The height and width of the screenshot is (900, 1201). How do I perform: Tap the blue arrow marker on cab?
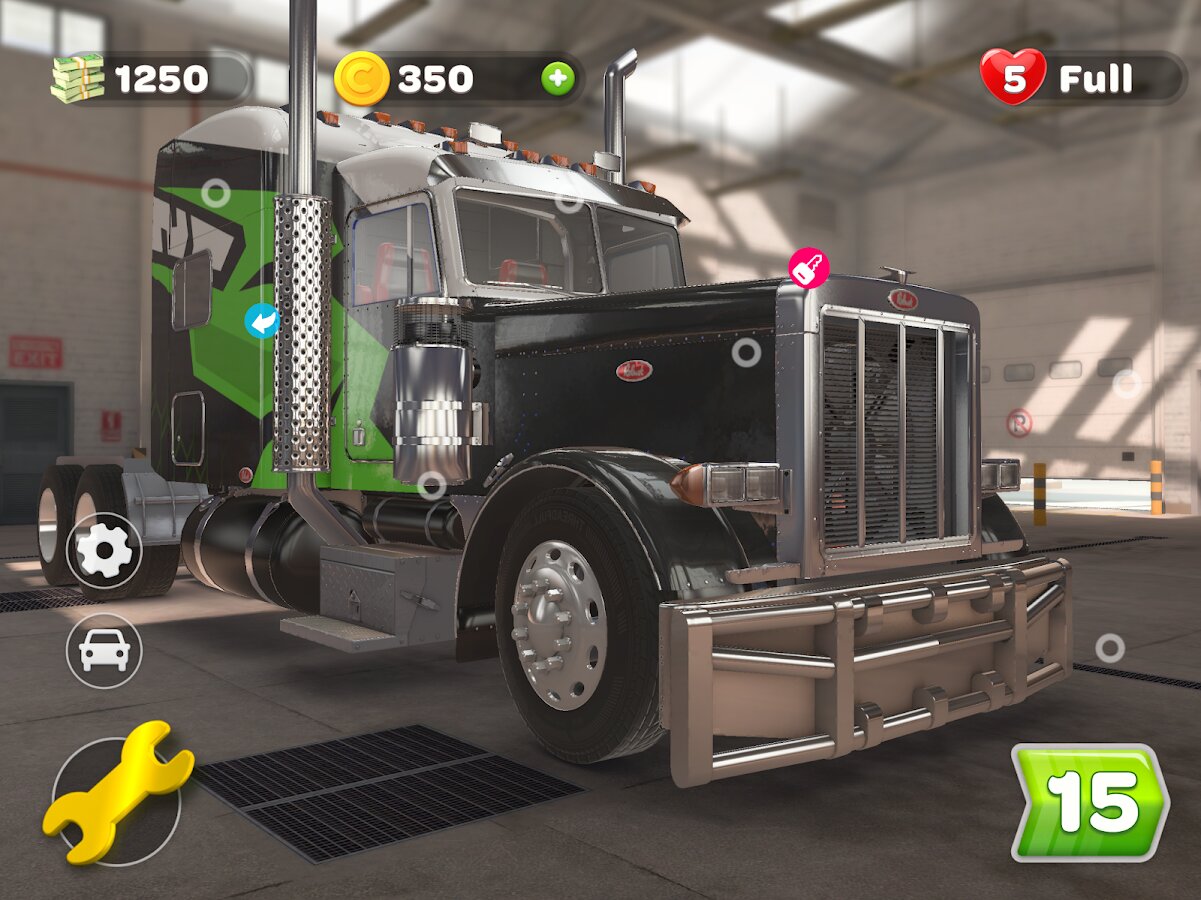[x=263, y=322]
